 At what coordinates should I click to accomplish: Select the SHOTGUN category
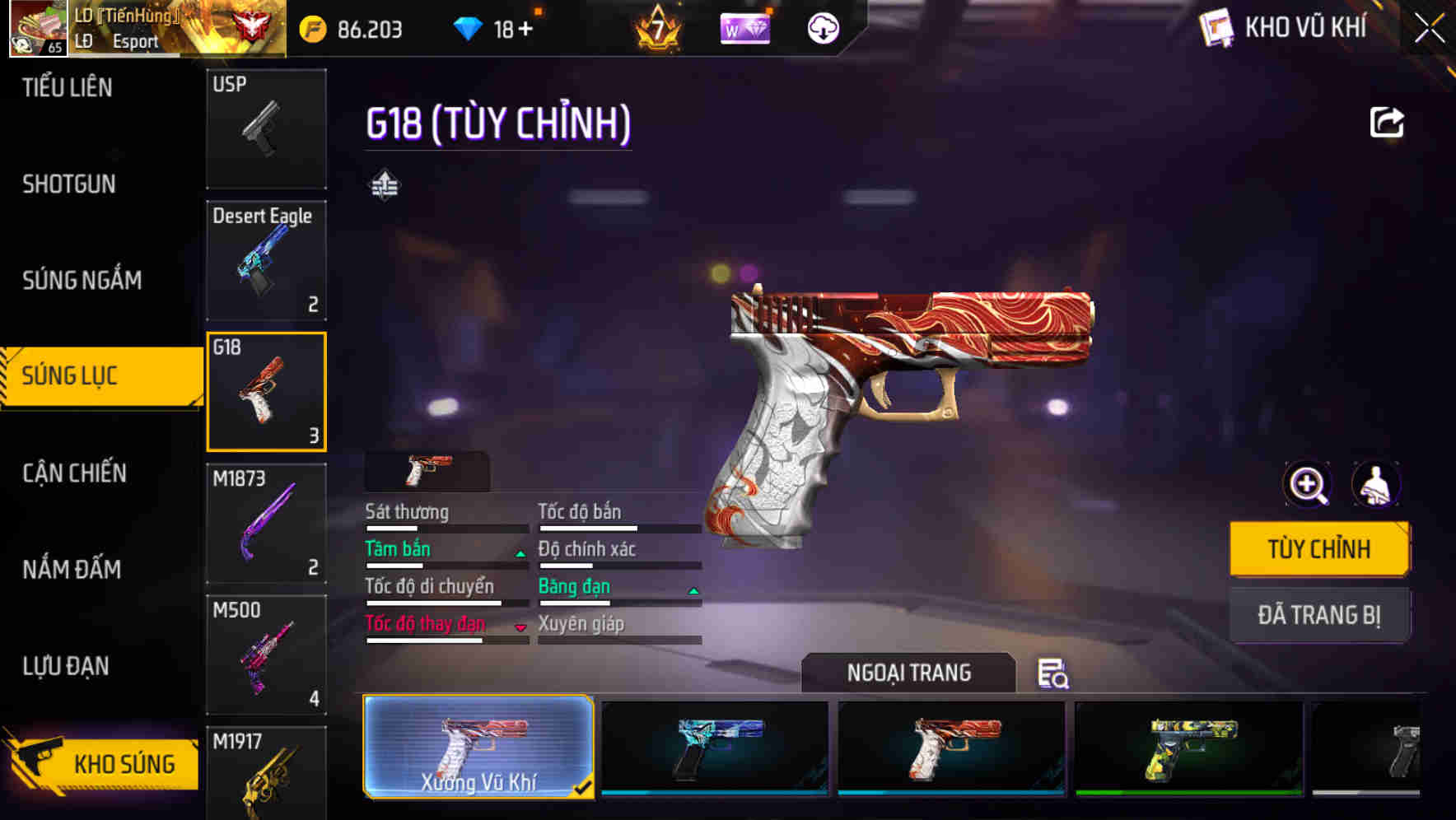(x=68, y=183)
